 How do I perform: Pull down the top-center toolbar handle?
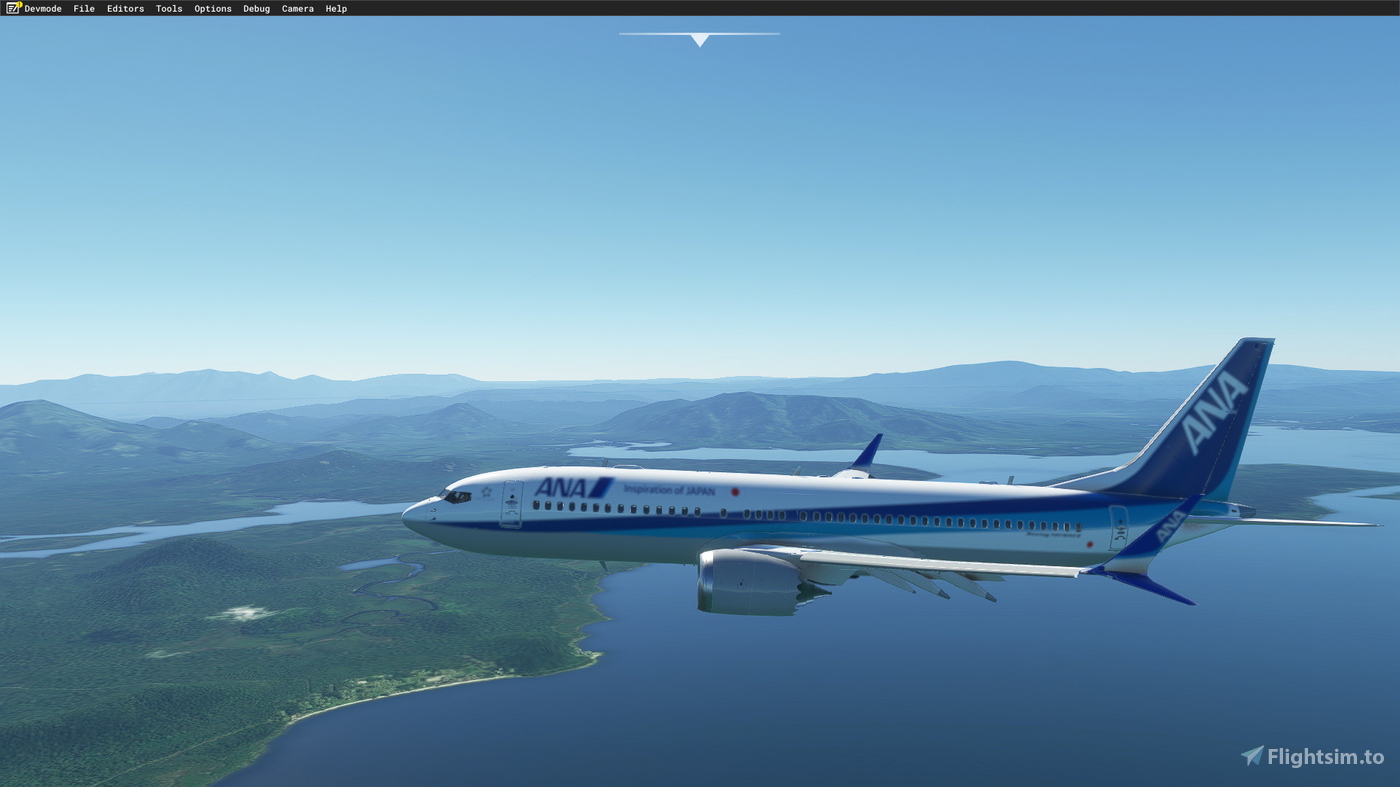click(x=699, y=36)
